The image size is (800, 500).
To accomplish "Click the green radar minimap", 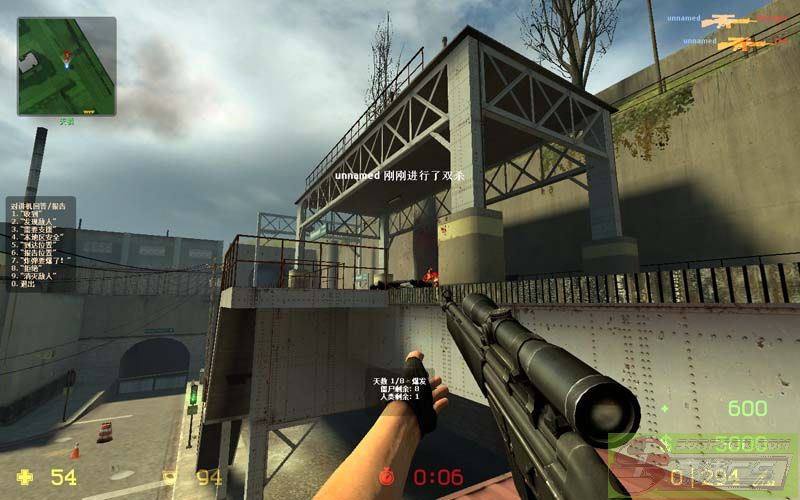I will pyautogui.click(x=66, y=65).
